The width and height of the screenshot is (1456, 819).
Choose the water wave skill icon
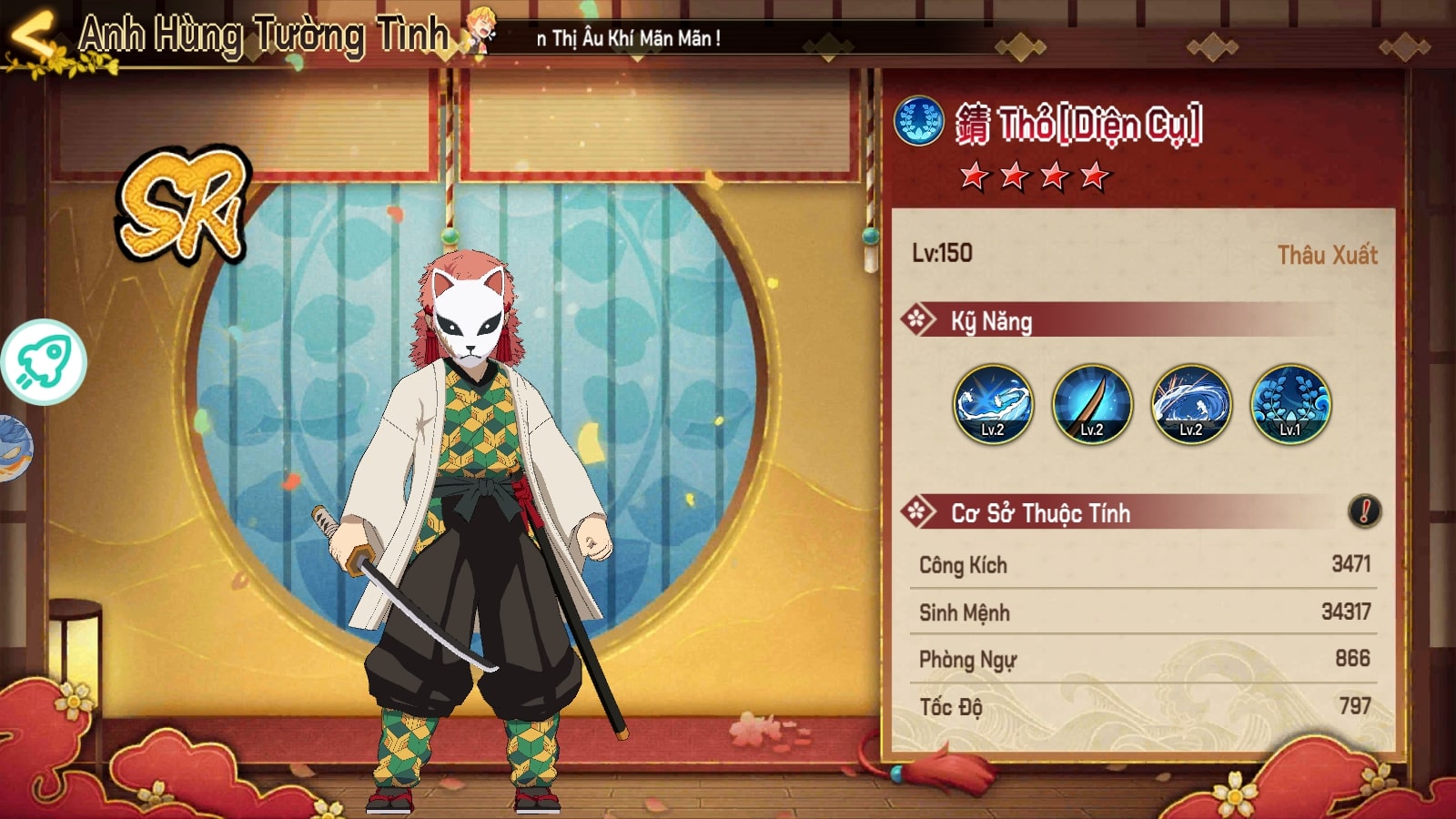click(x=1191, y=404)
